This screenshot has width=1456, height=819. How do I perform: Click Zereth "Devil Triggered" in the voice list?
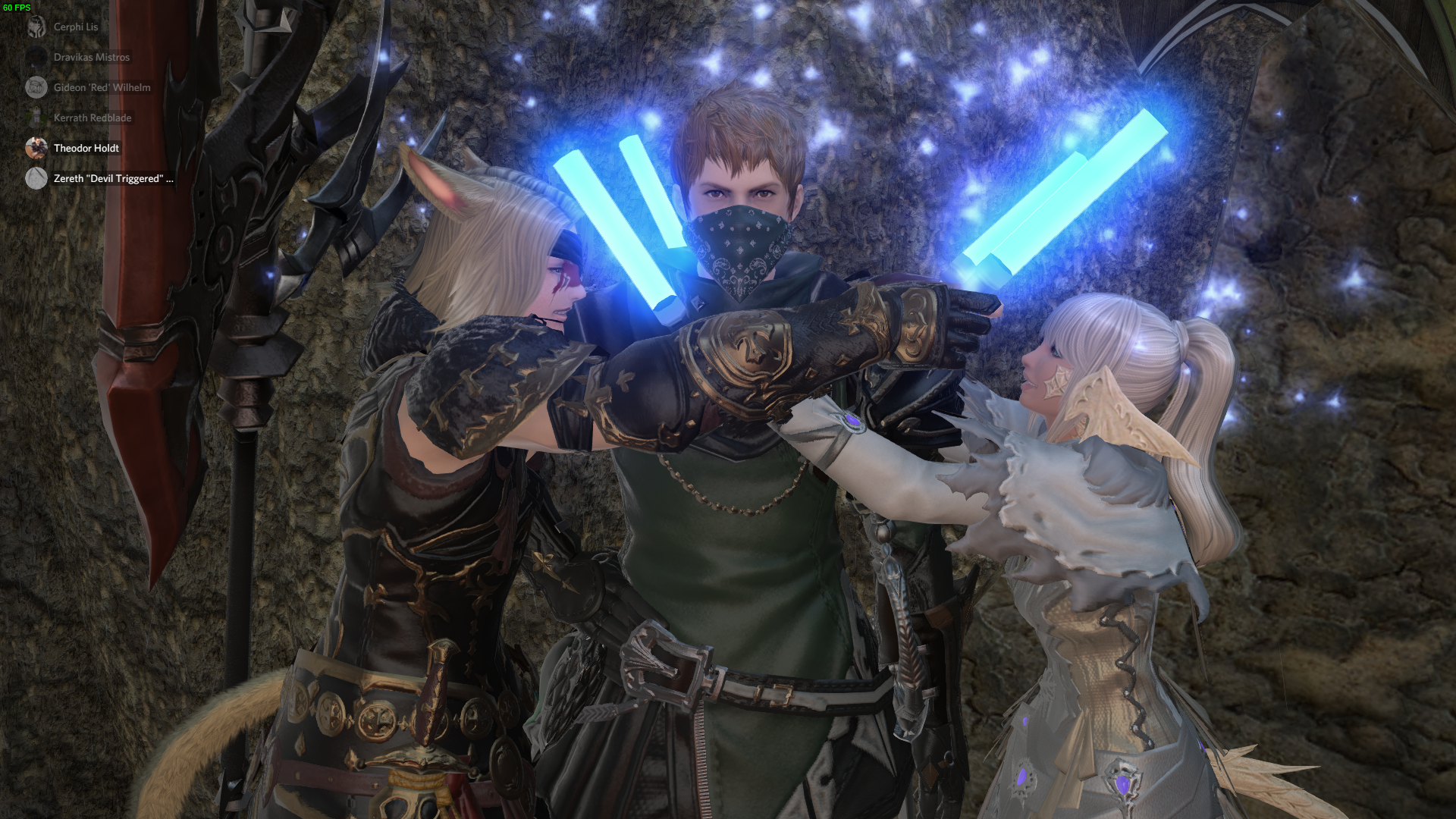click(x=112, y=178)
